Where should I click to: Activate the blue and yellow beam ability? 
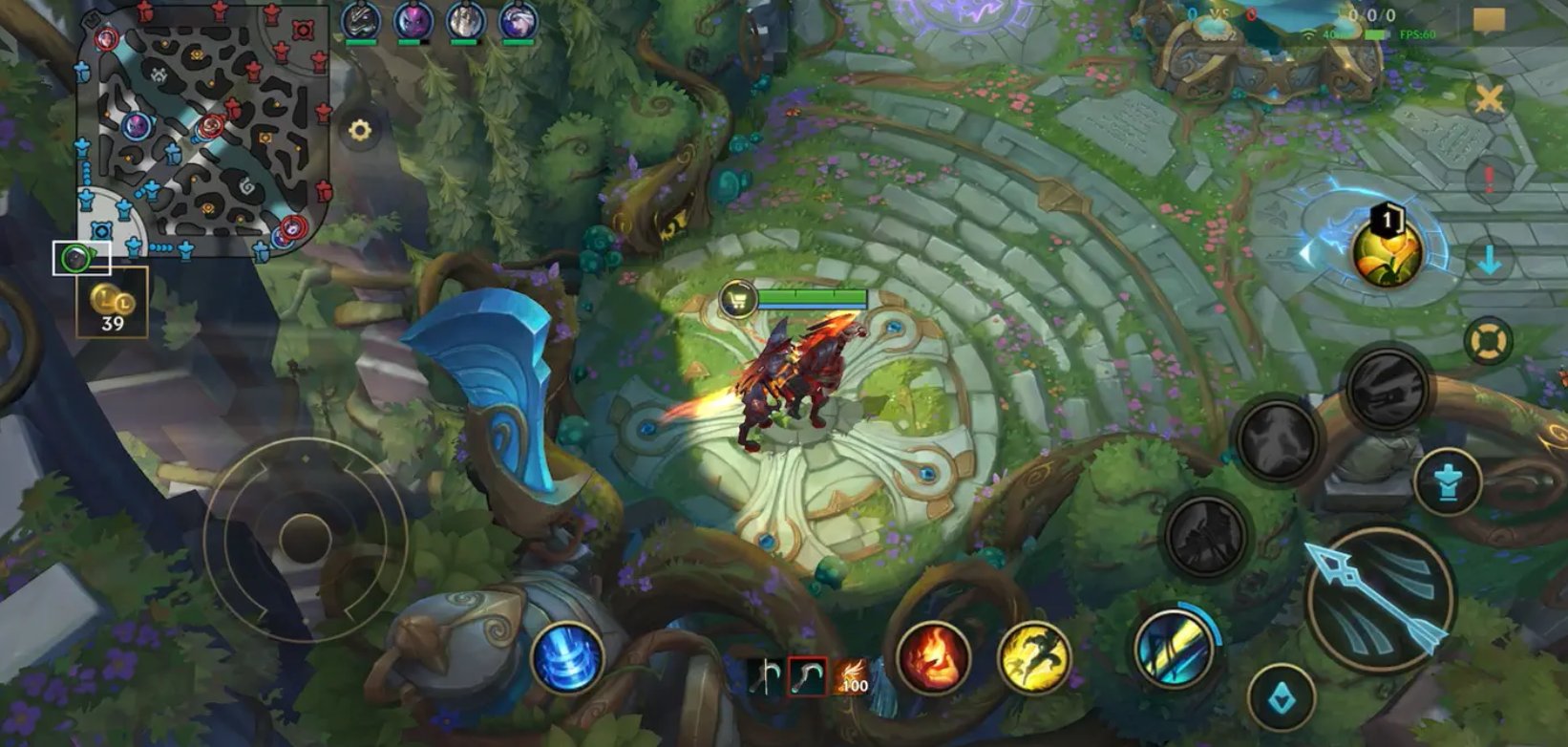1175,648
